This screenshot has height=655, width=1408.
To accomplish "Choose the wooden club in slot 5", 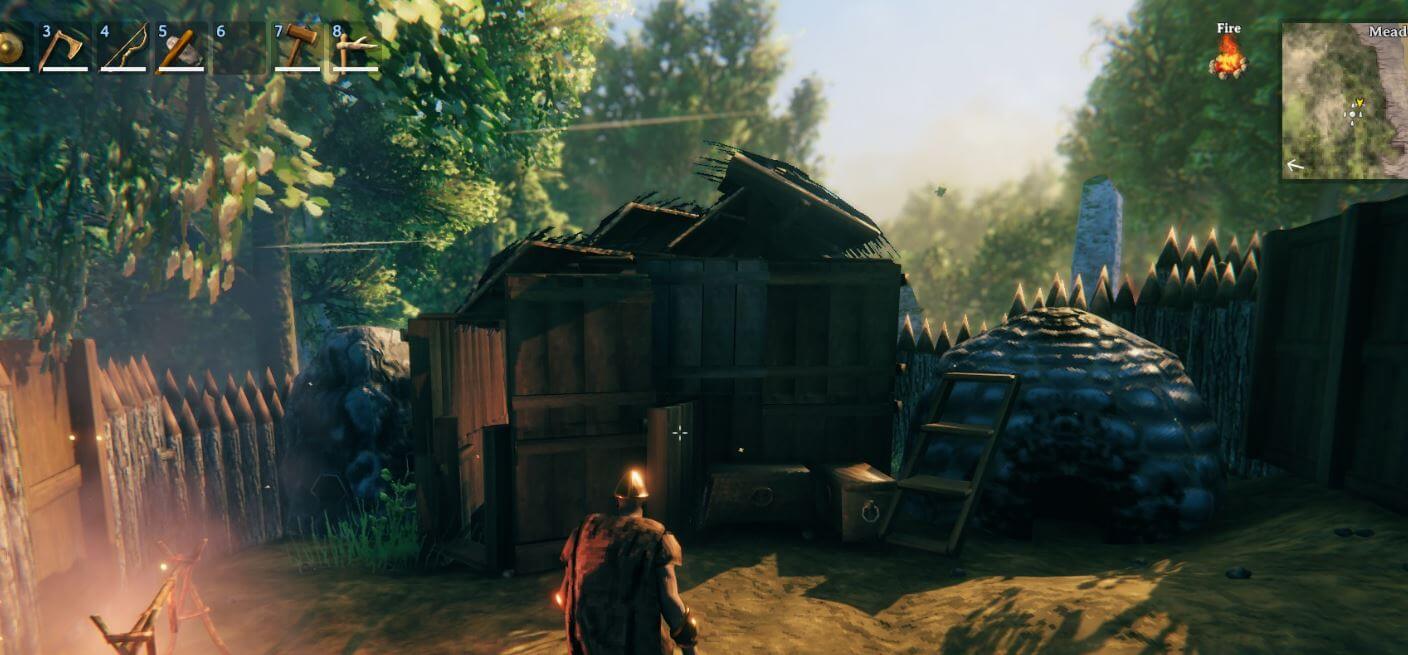I will pyautogui.click(x=180, y=48).
